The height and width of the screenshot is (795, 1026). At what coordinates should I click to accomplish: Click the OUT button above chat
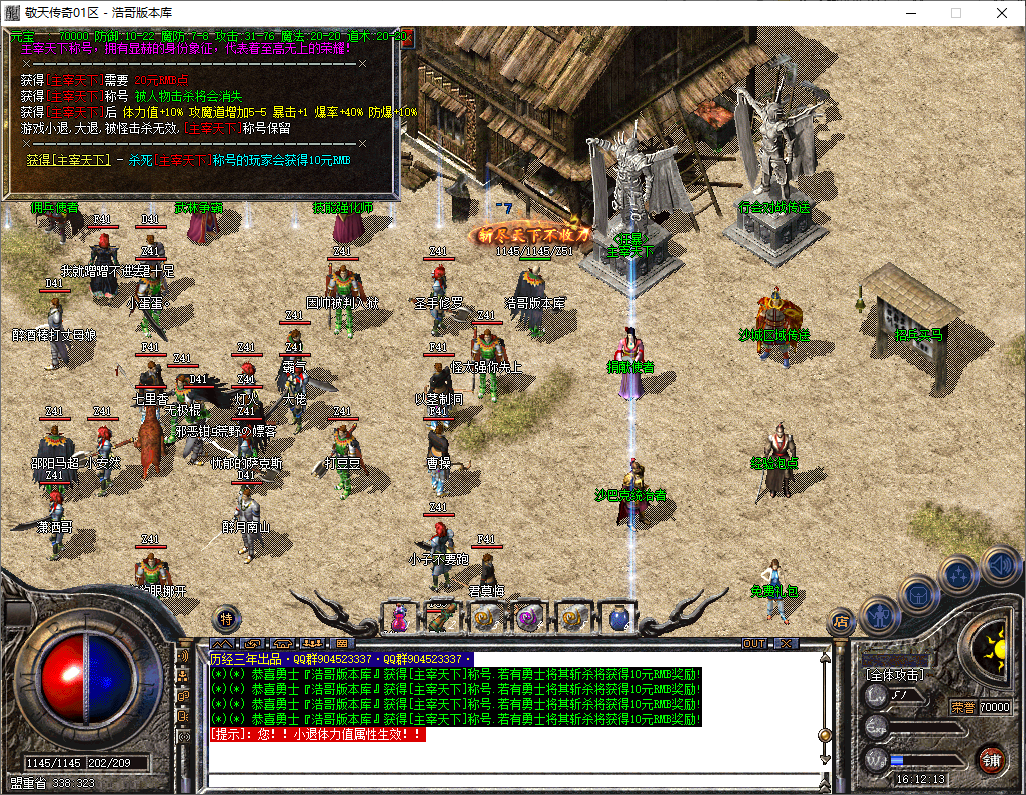coord(753,643)
